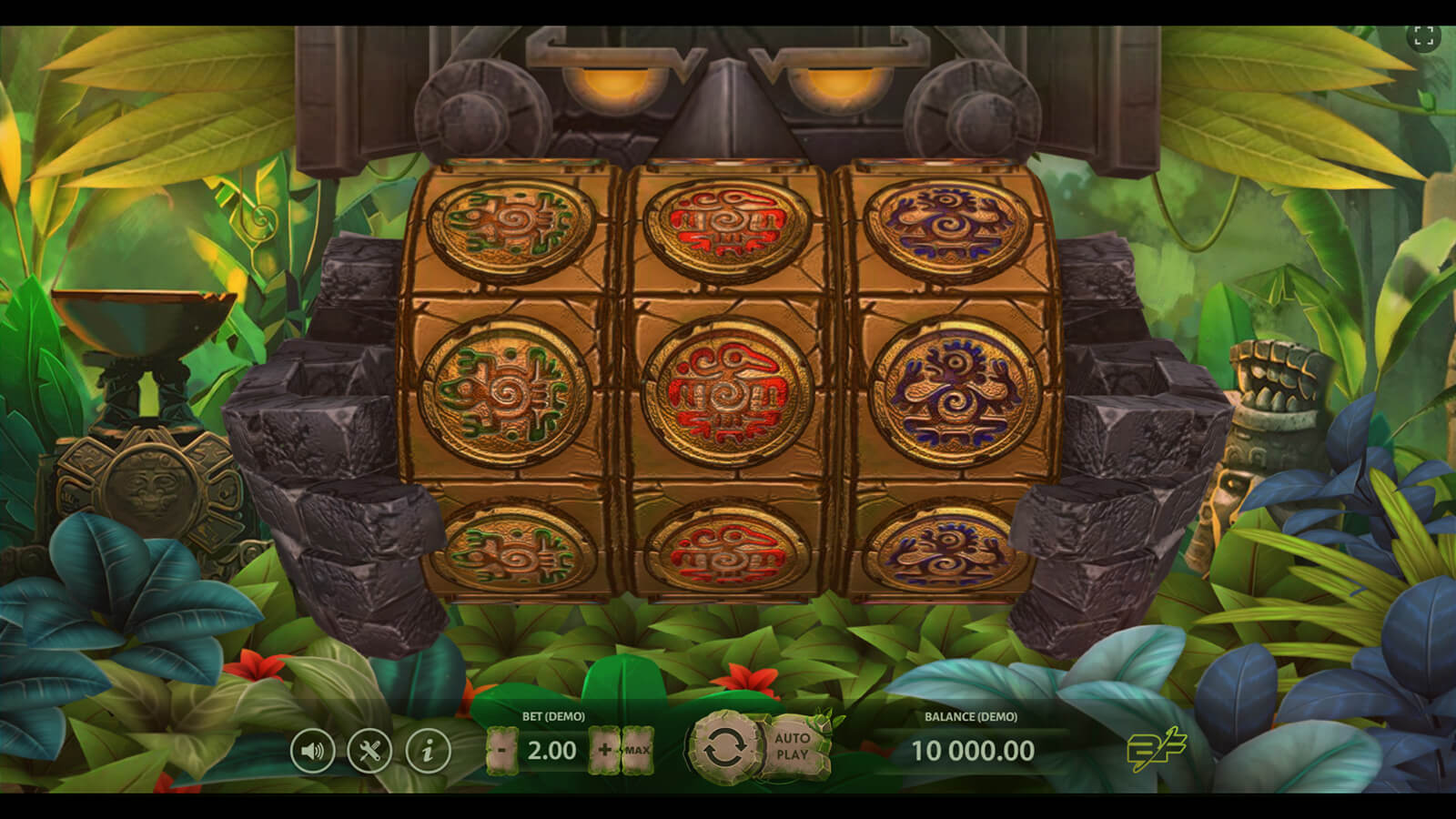Viewport: 1456px width, 819px height.
Task: Spin the reels with the circular arrows button
Action: coord(723,748)
